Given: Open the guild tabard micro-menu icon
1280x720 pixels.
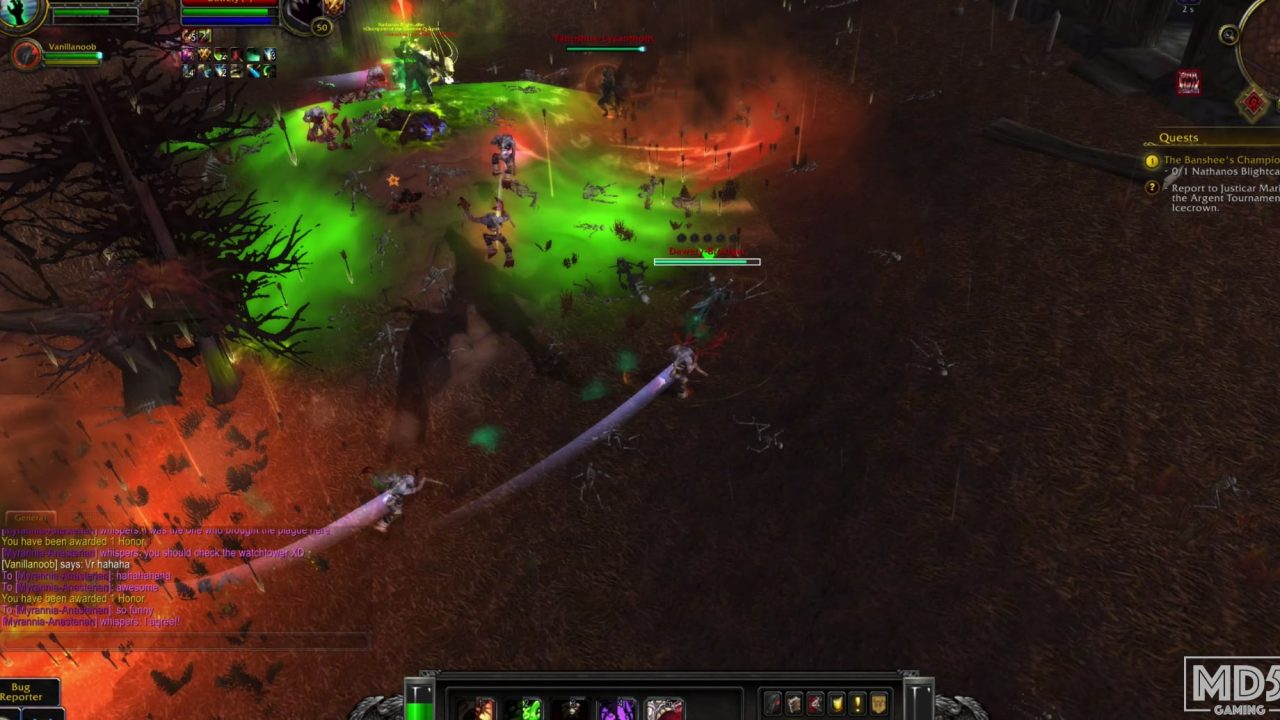Looking at the screenshot, I should [x=877, y=704].
